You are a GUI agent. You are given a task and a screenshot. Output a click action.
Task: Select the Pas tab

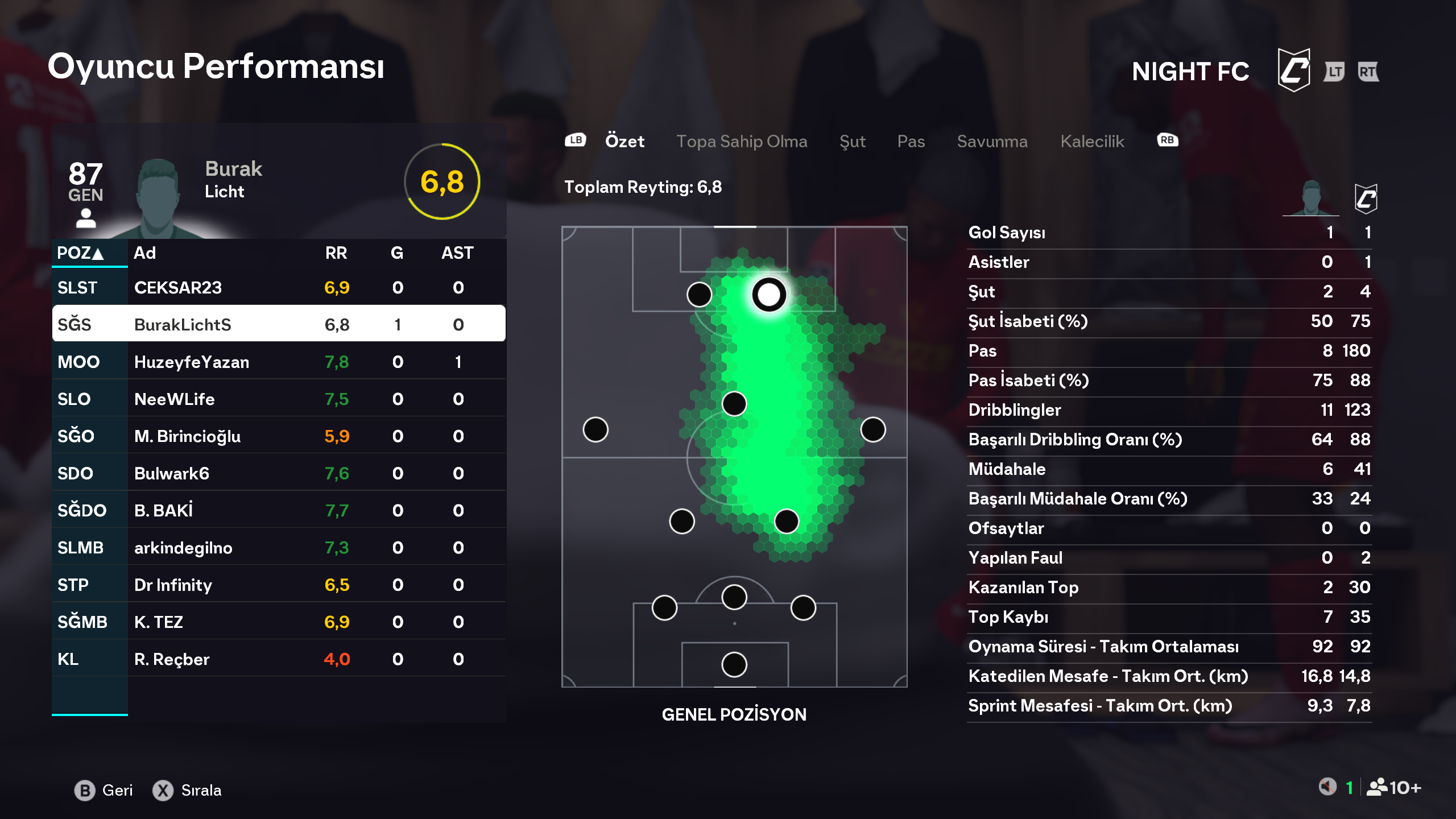[x=911, y=141]
